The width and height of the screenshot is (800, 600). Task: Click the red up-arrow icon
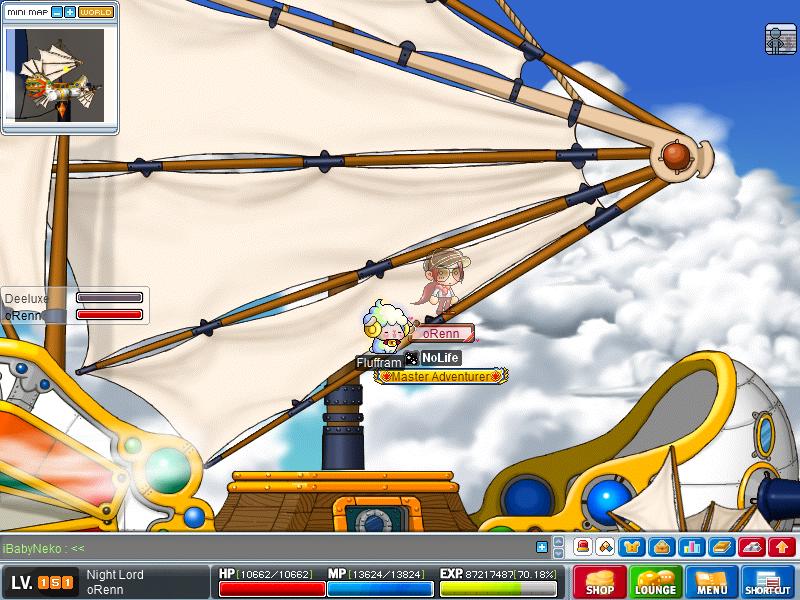pyautogui.click(x=782, y=547)
